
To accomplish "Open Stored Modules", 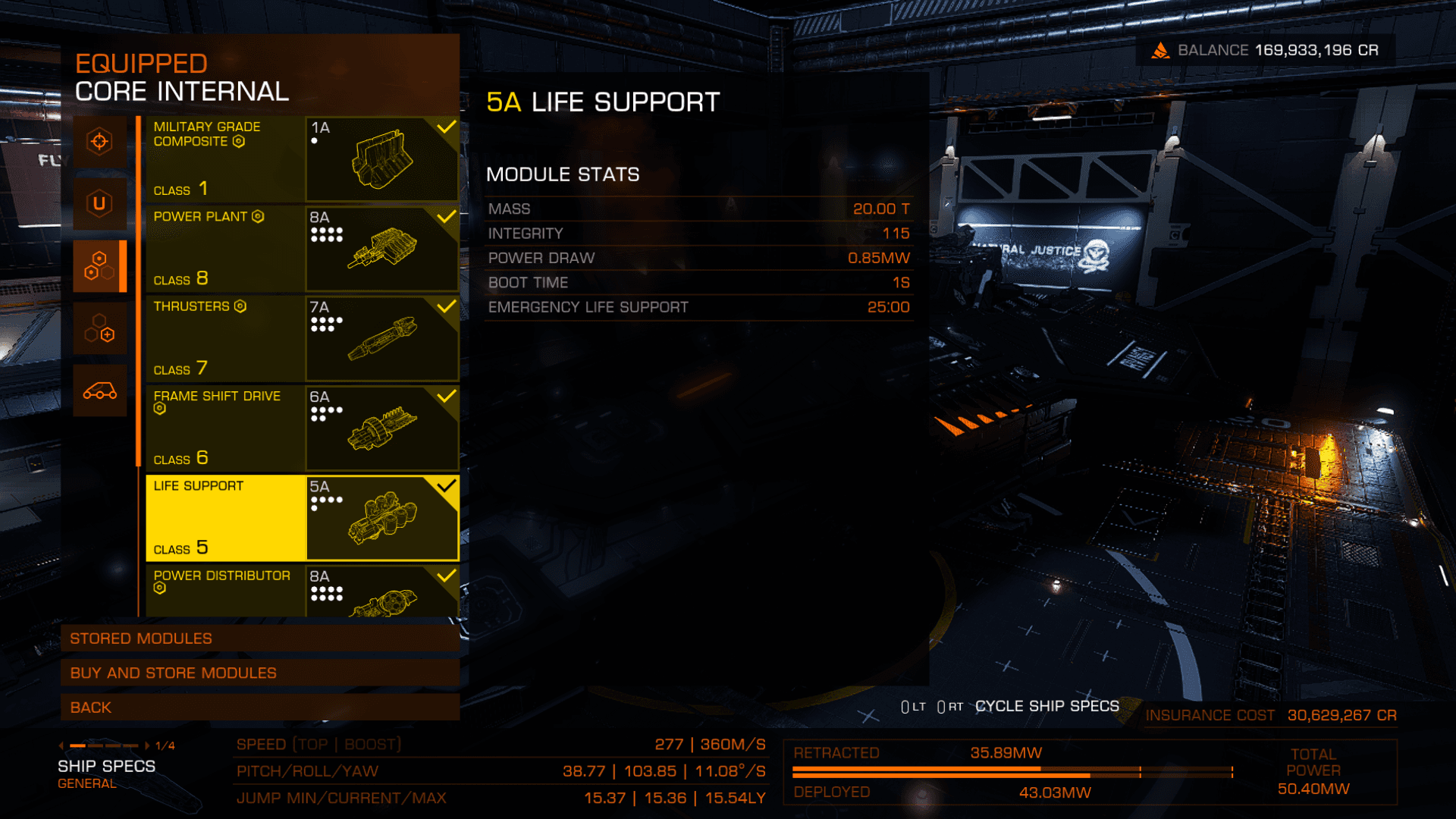I will [x=260, y=639].
